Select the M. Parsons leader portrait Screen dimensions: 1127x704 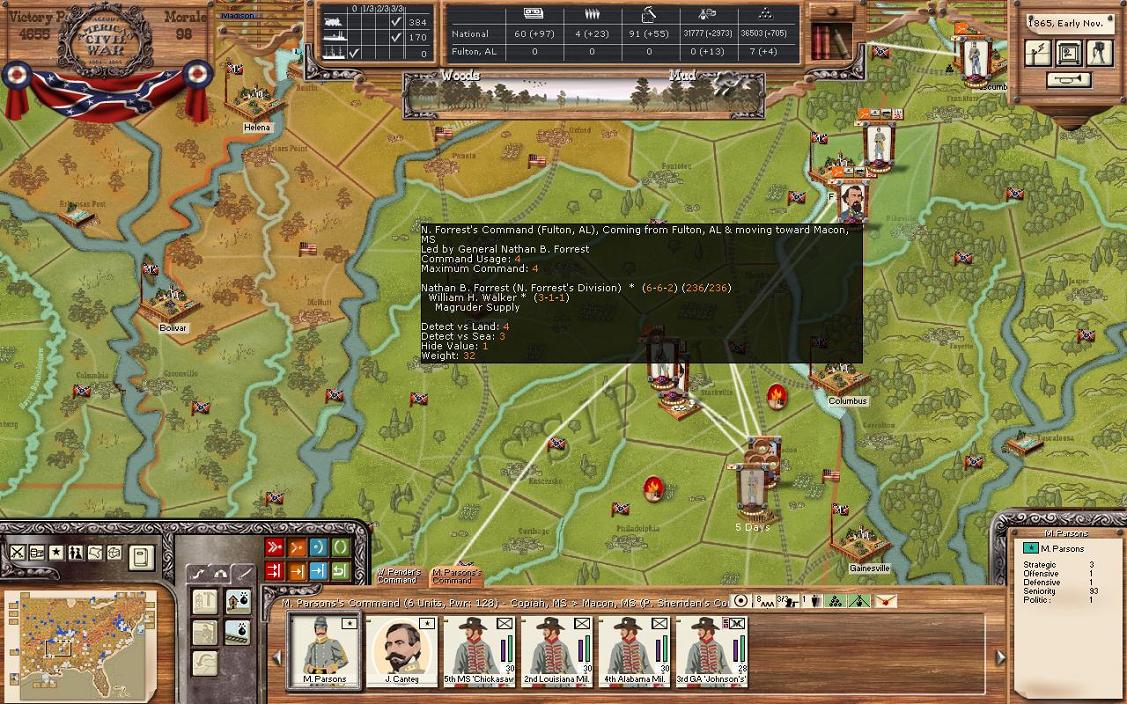pyautogui.click(x=324, y=649)
